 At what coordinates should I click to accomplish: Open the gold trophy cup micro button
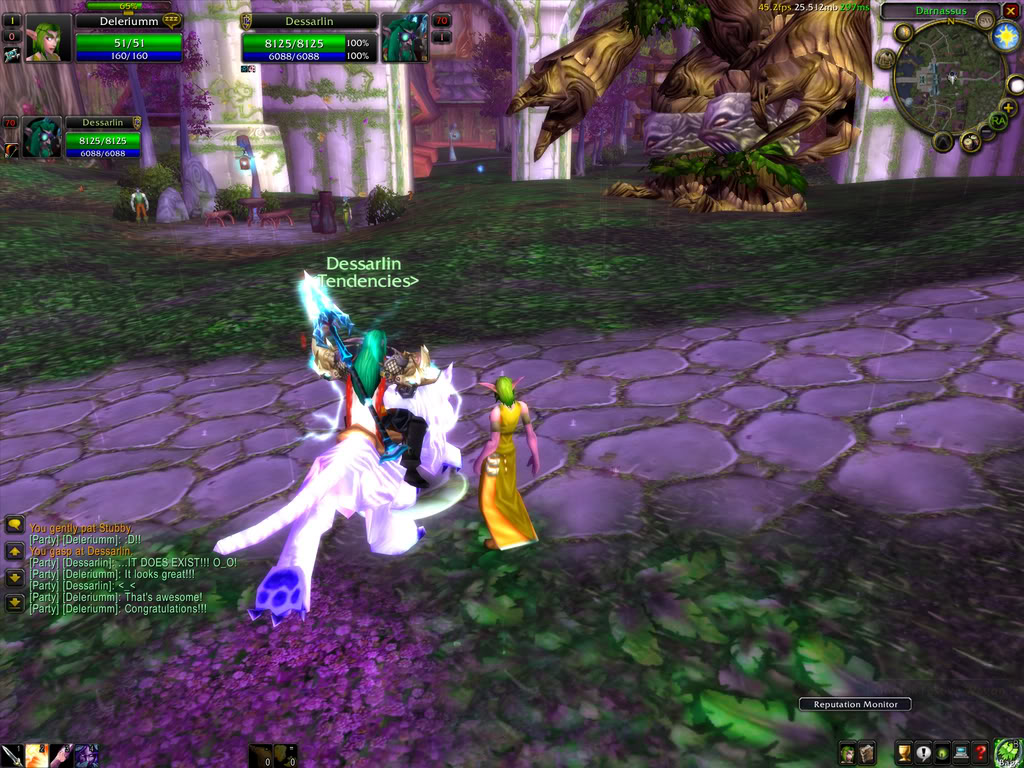coord(904,753)
